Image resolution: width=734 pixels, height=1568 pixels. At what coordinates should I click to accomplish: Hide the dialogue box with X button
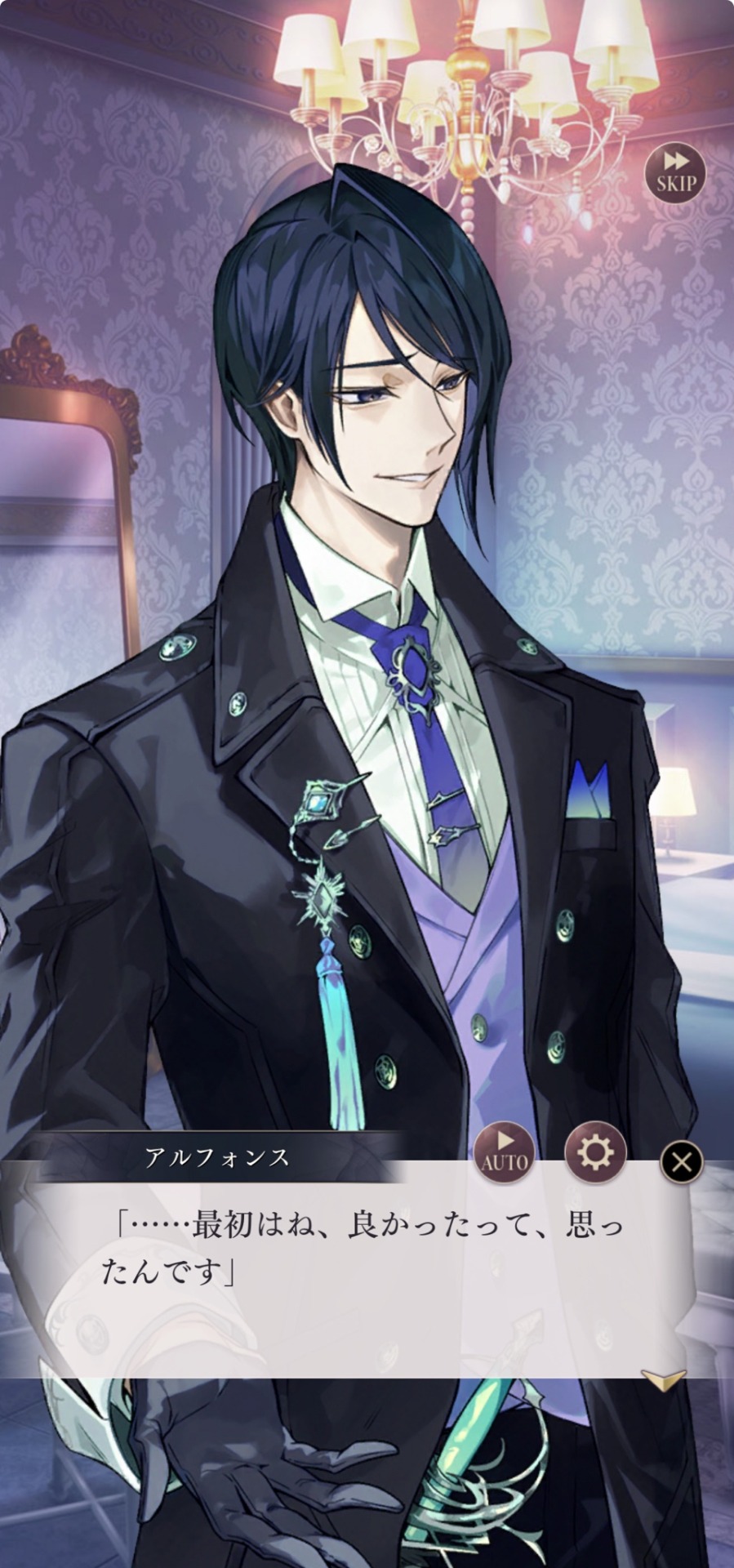681,1161
